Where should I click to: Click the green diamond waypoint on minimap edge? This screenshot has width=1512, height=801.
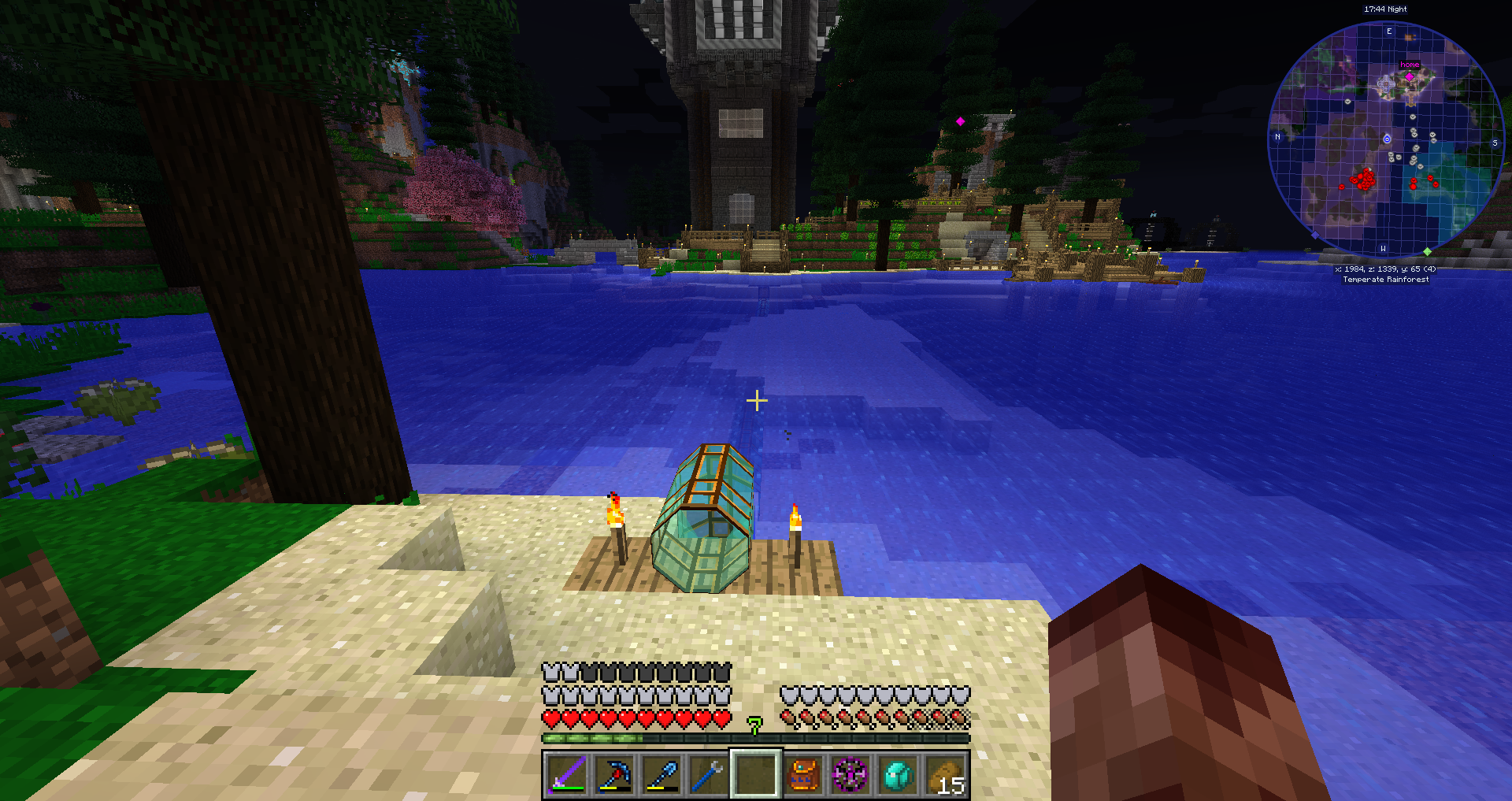1427,251
